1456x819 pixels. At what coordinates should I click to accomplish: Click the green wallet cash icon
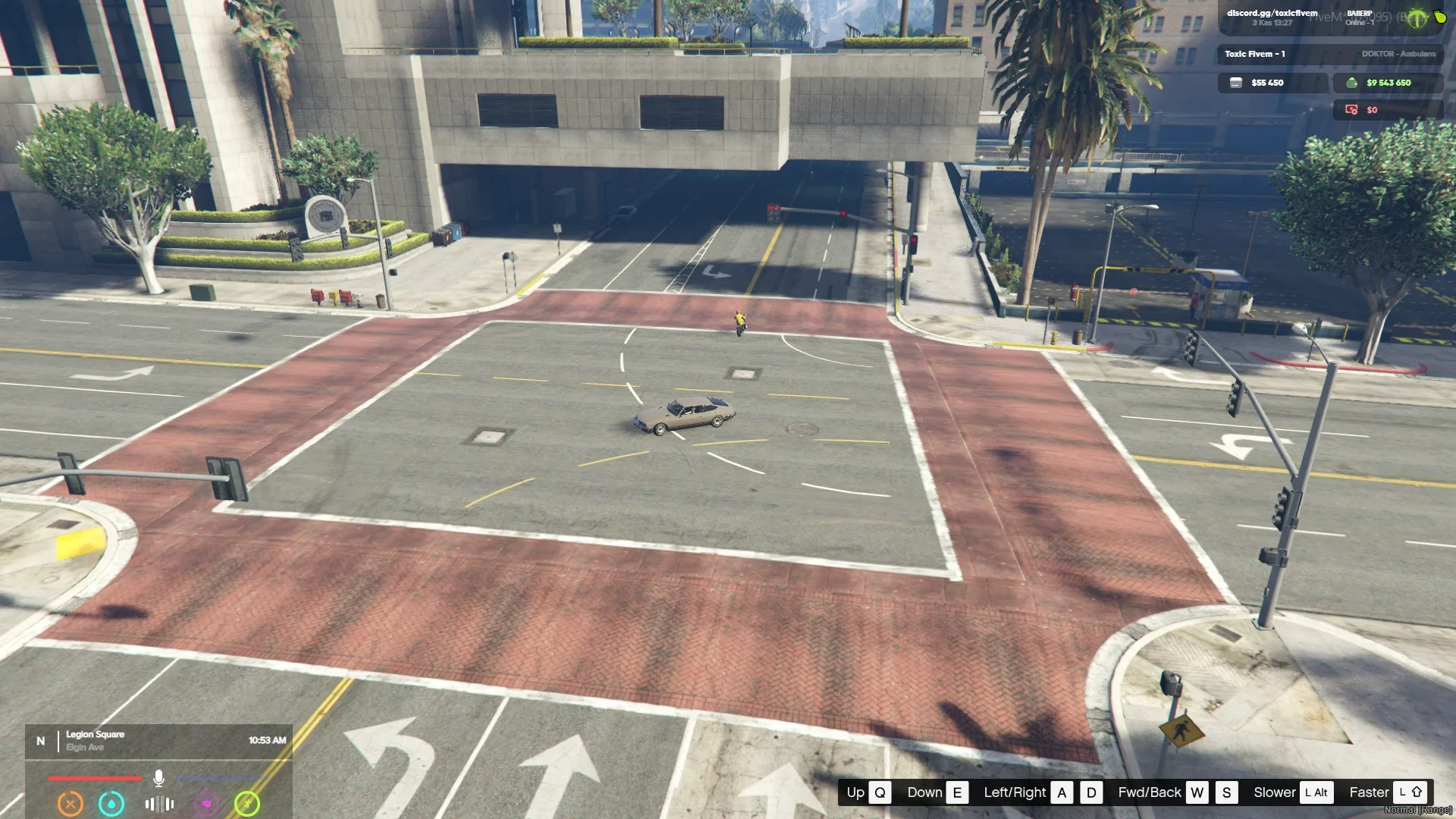pyautogui.click(x=1351, y=83)
